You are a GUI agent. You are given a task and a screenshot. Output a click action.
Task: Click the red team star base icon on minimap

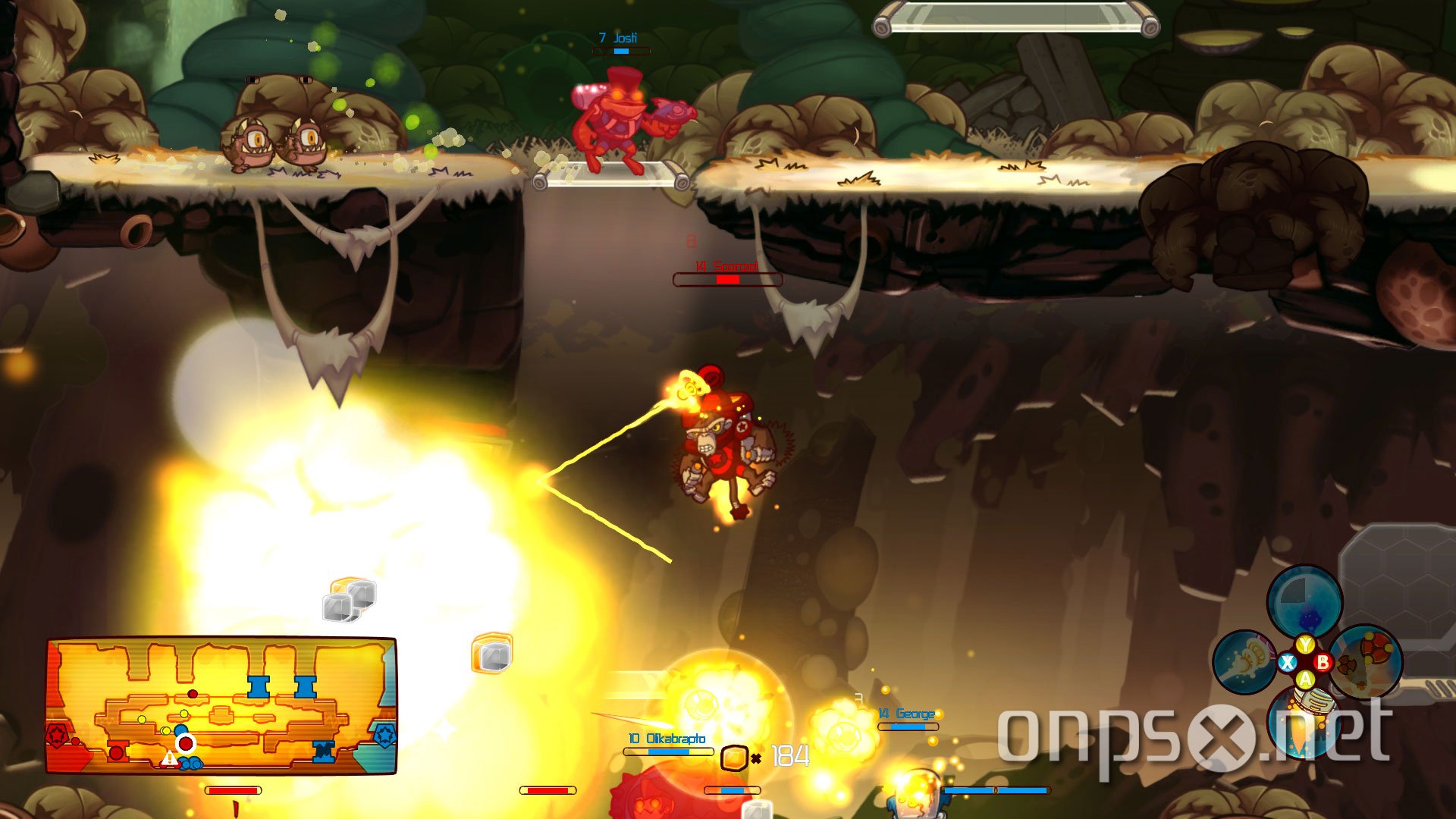[58, 737]
